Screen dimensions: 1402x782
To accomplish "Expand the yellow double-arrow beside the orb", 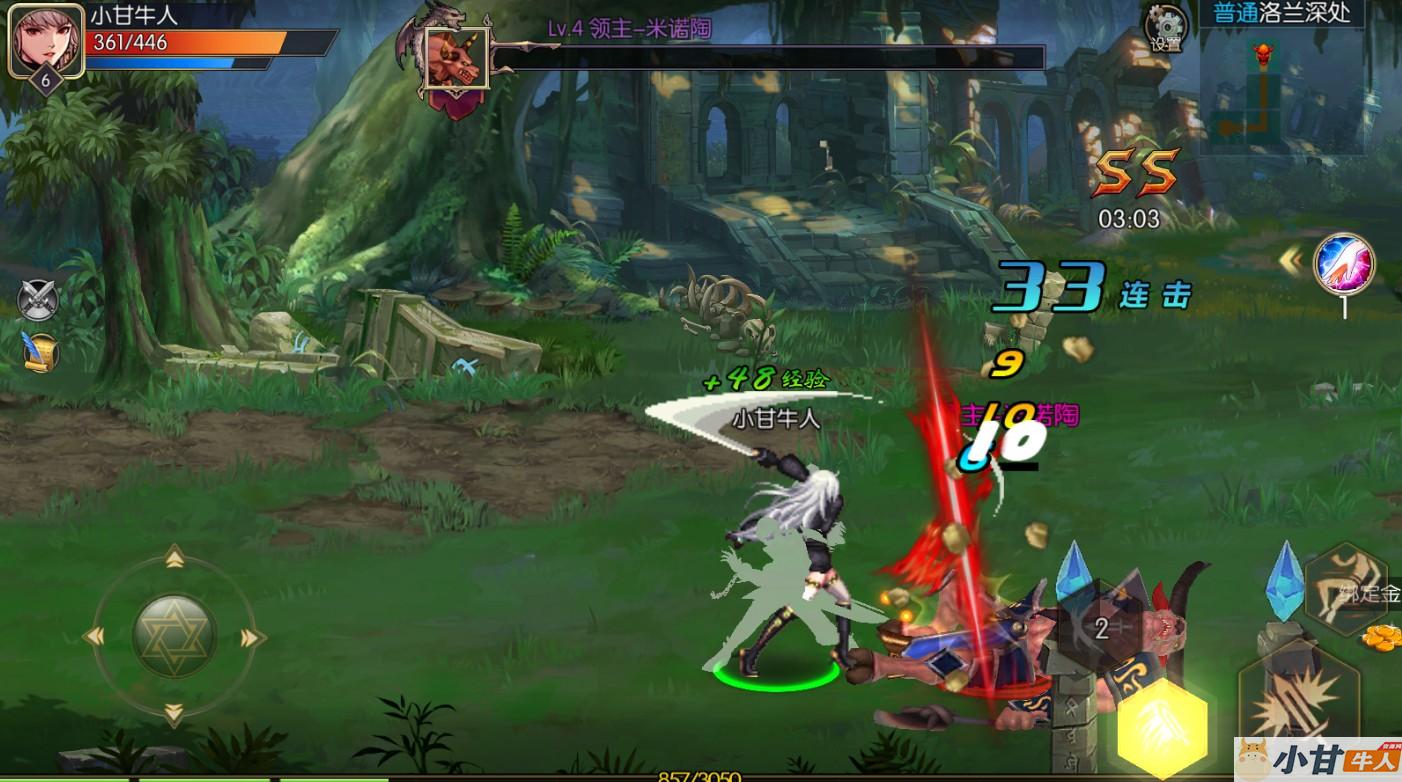I will pos(1291,262).
